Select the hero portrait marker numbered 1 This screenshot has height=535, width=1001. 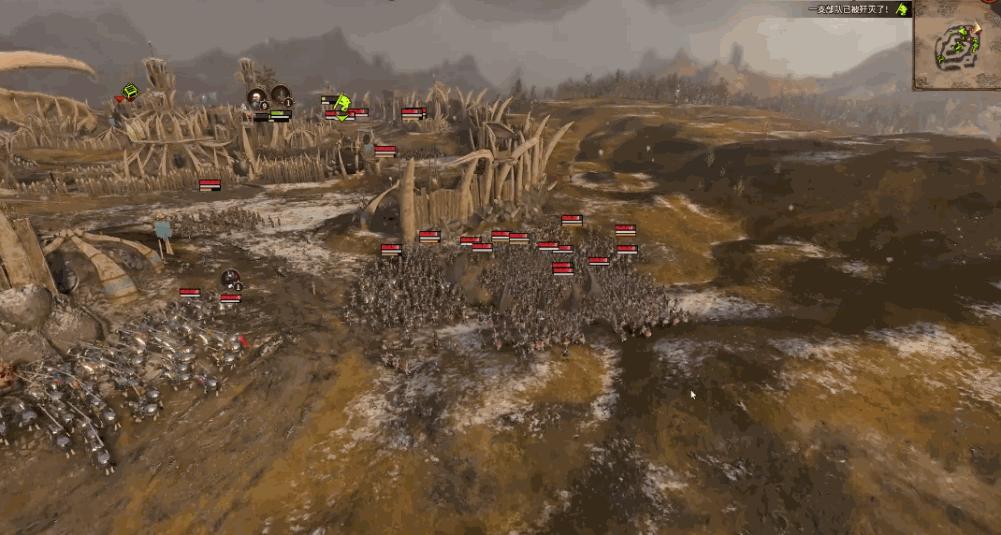coord(281,97)
